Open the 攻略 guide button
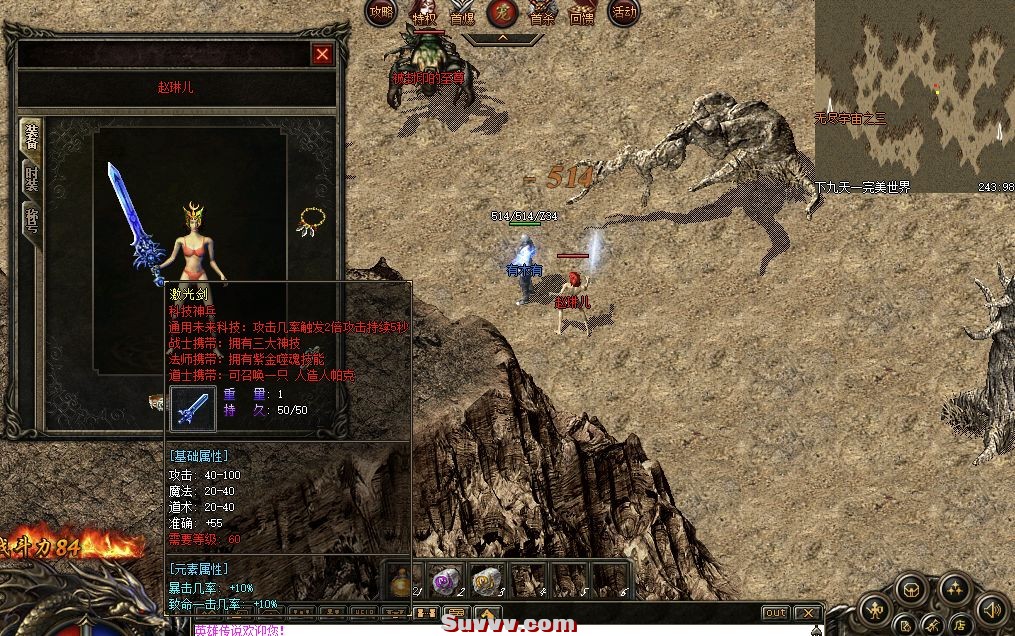This screenshot has width=1015, height=636. tap(381, 13)
